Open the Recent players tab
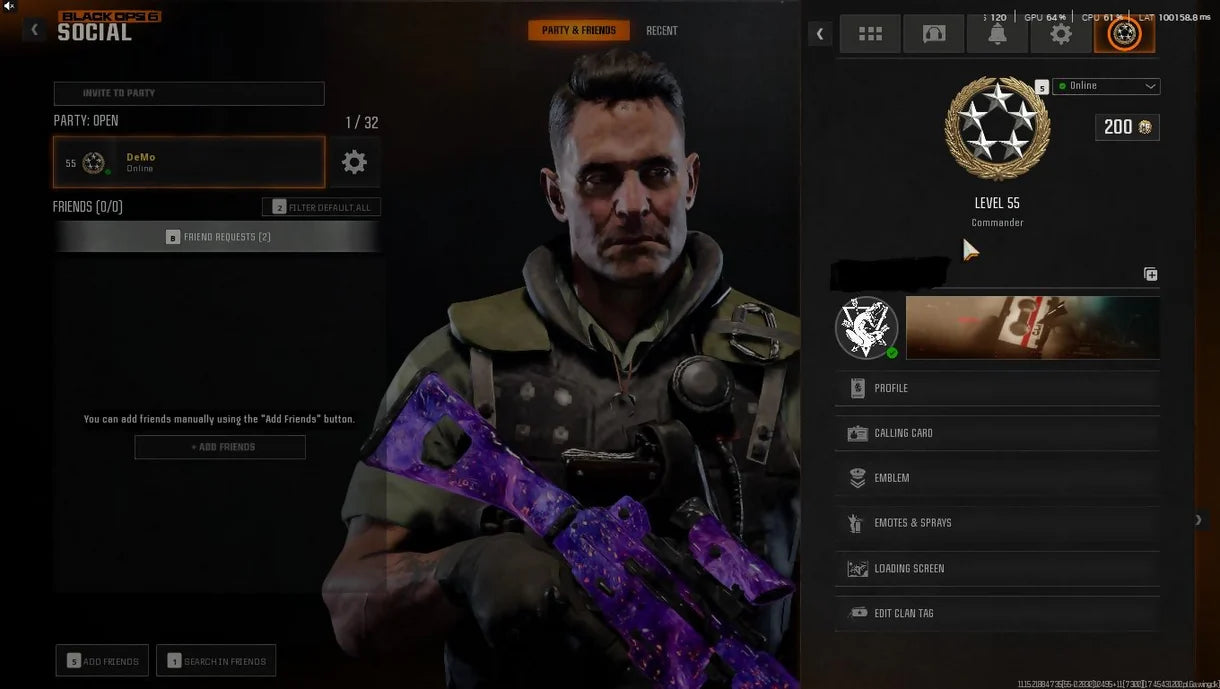1220x689 pixels. 661,31
